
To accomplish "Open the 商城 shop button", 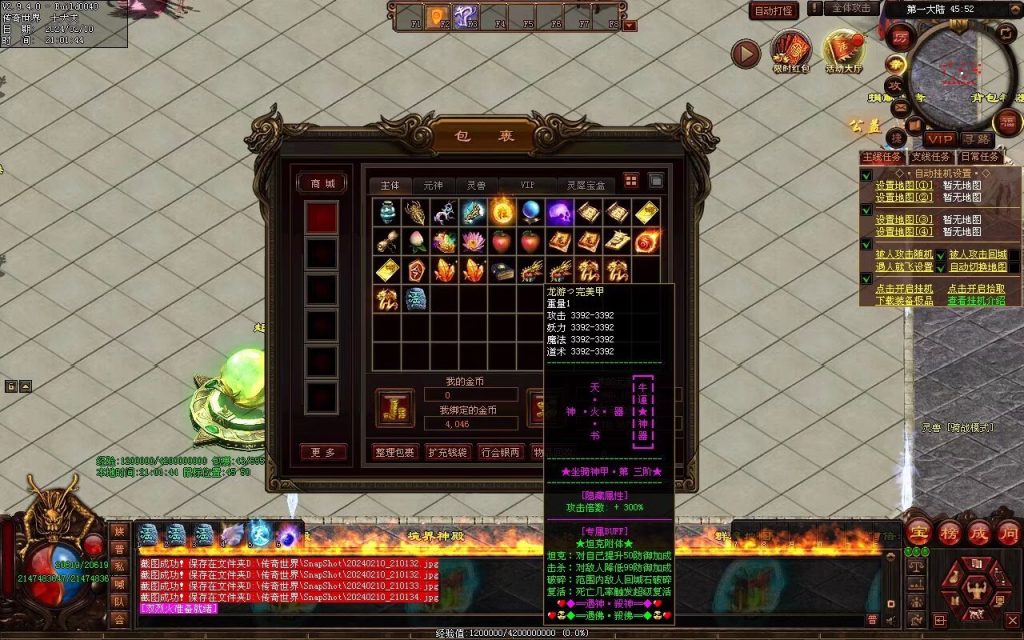I will coord(322,184).
